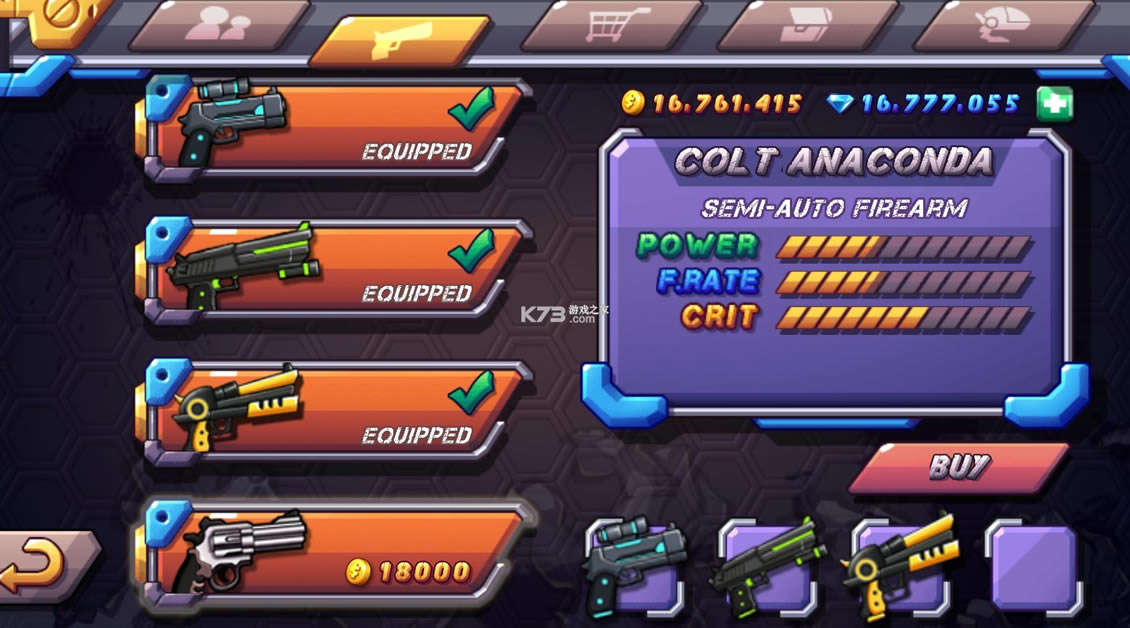Click the green pistol loadout slot

(x=767, y=566)
